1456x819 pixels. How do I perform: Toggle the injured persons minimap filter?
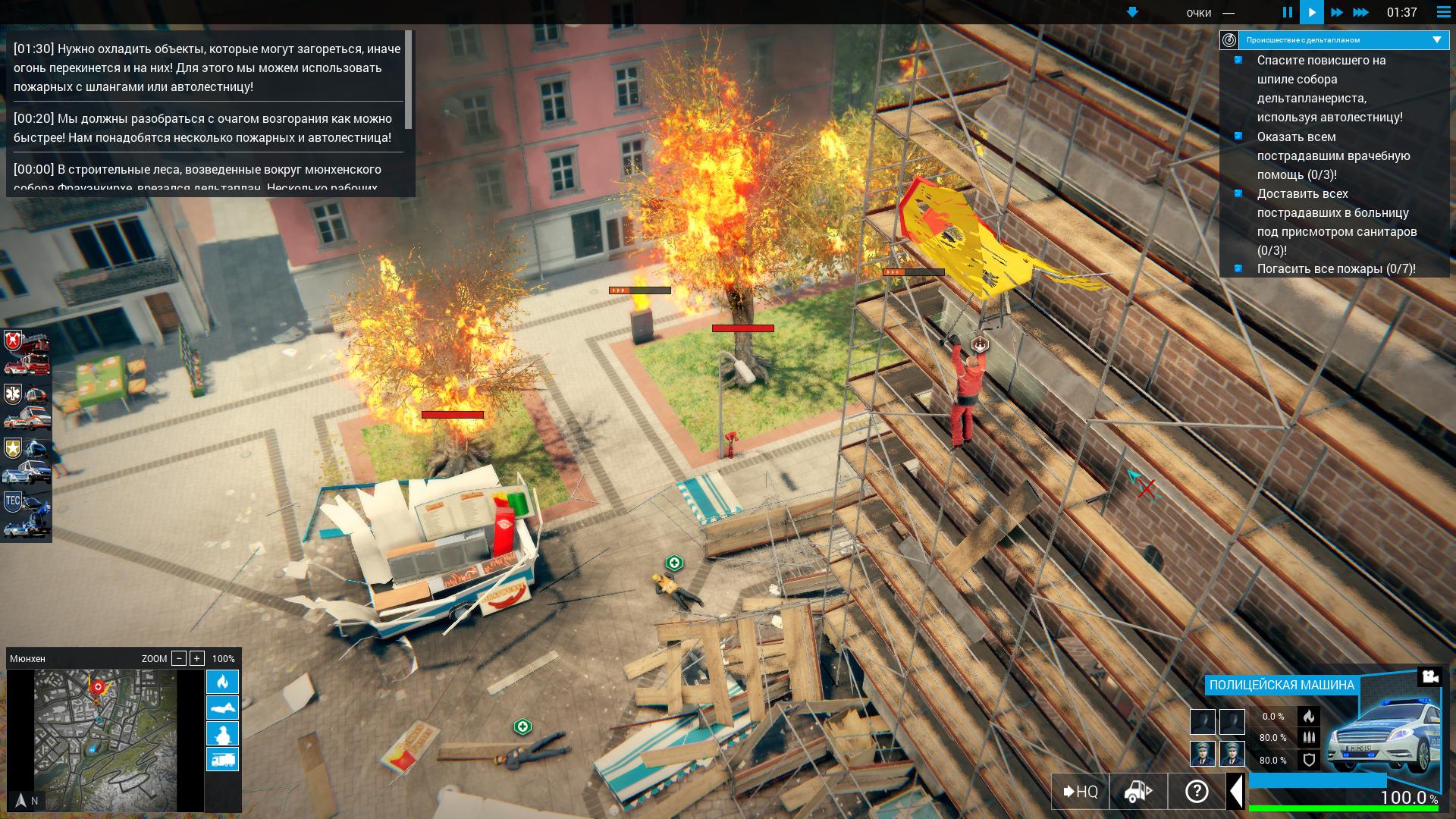pyautogui.click(x=222, y=708)
